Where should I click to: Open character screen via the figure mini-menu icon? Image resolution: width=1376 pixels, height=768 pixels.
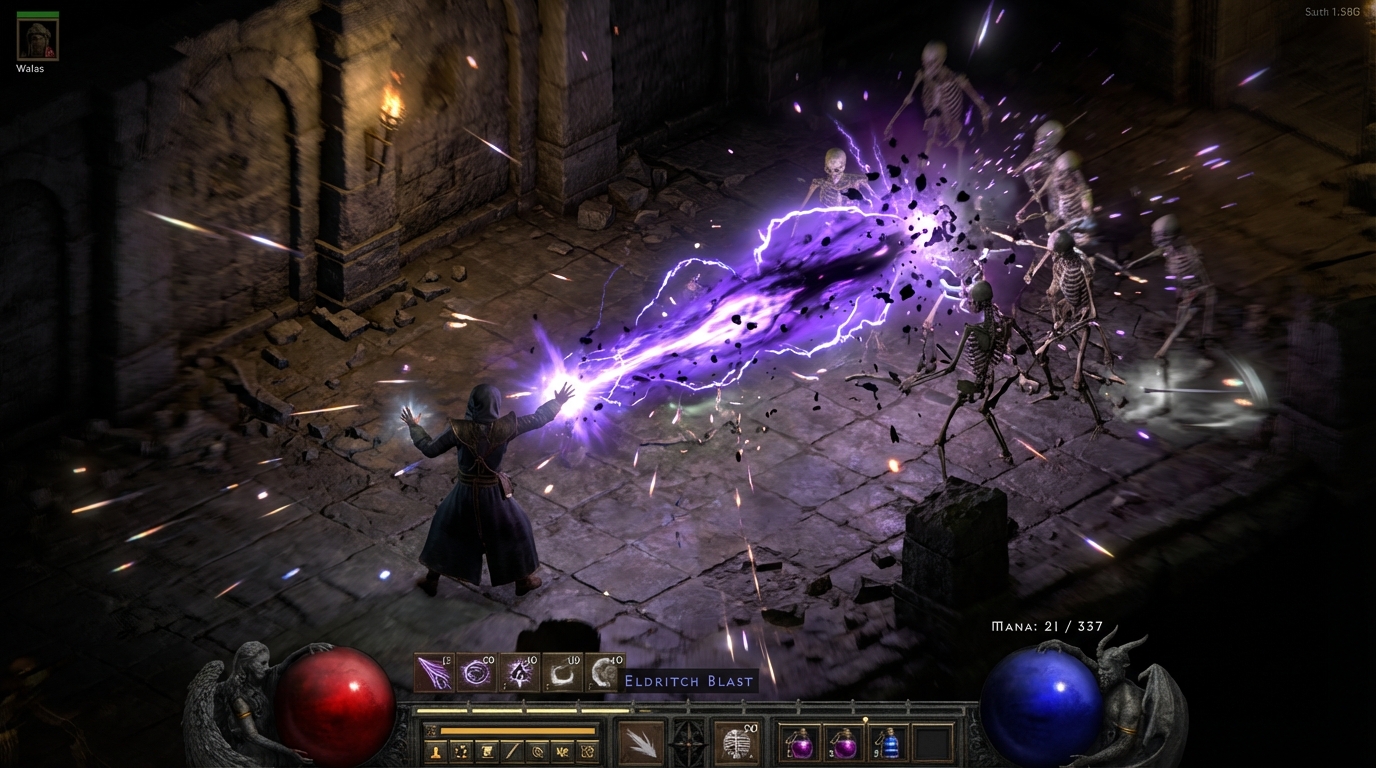pos(437,750)
